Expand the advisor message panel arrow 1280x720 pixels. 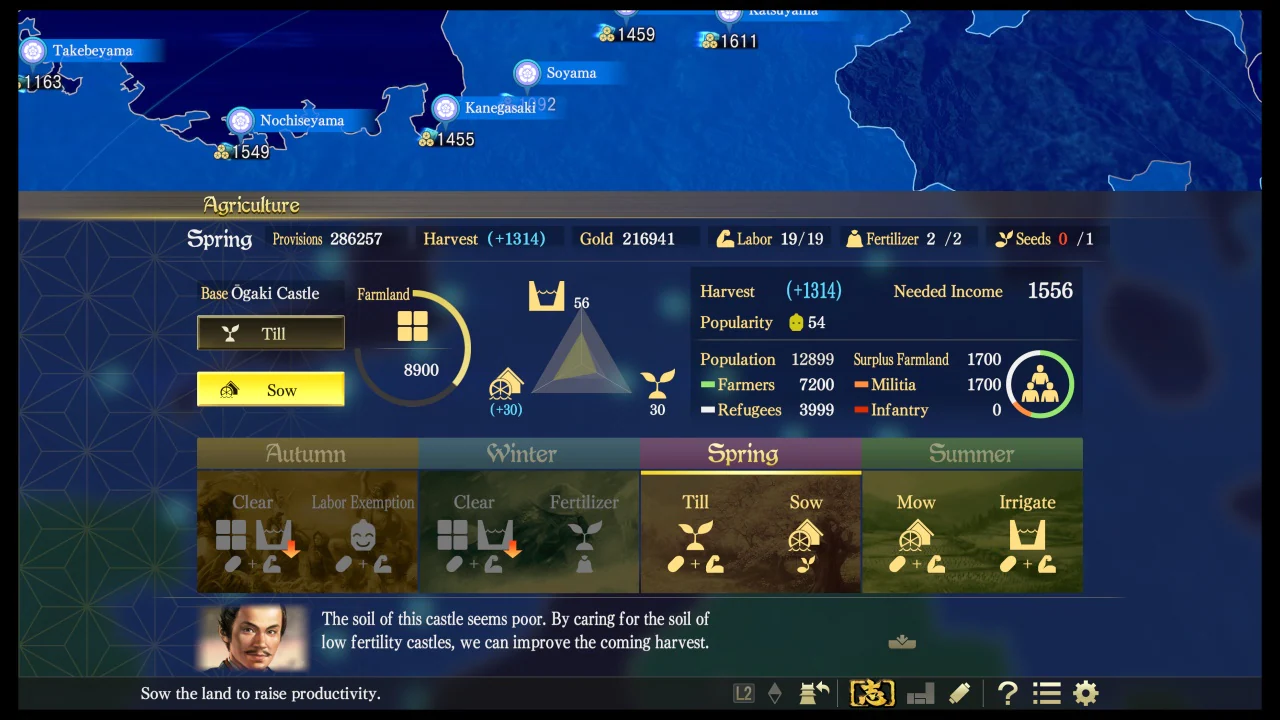(901, 641)
